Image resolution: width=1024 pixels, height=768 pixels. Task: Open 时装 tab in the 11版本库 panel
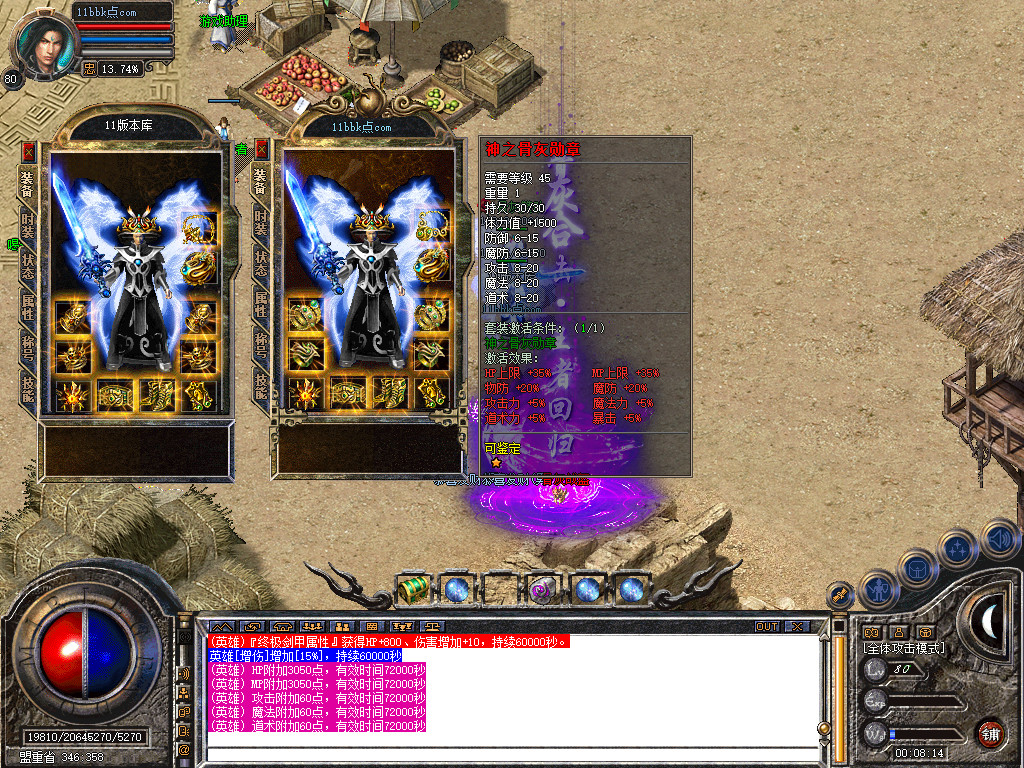[28, 225]
